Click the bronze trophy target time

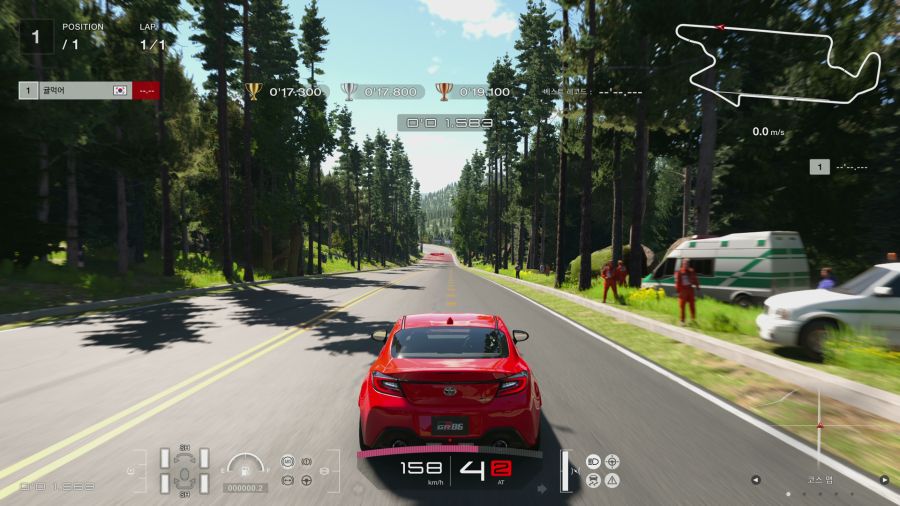(473, 91)
